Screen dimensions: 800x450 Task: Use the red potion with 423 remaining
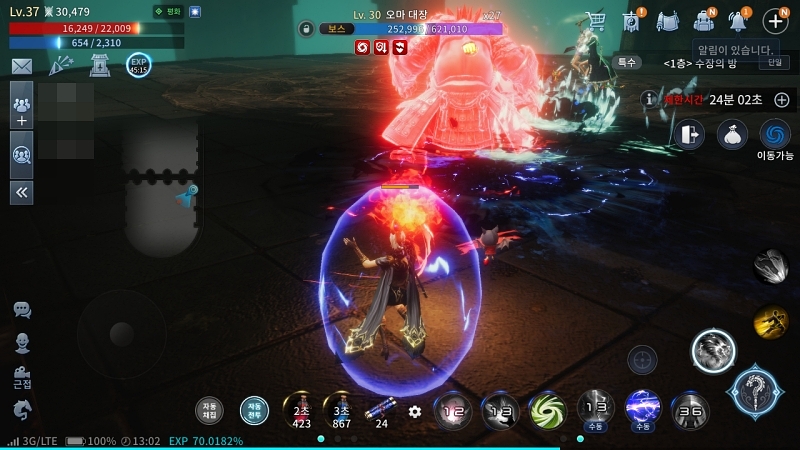click(x=301, y=410)
